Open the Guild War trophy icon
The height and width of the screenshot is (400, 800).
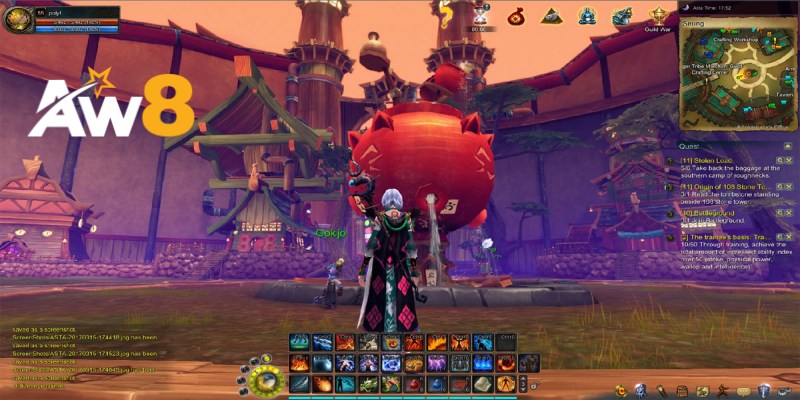658,15
